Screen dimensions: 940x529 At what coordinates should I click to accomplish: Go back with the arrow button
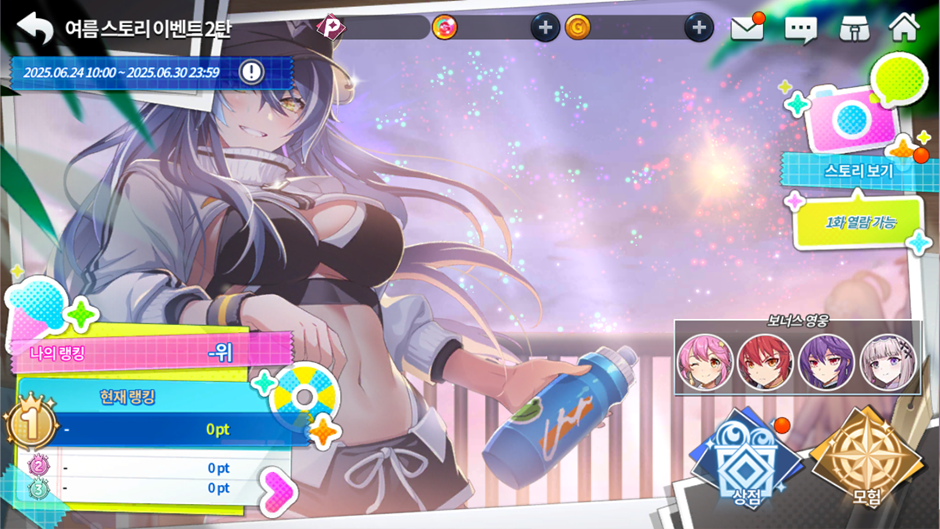pos(35,27)
